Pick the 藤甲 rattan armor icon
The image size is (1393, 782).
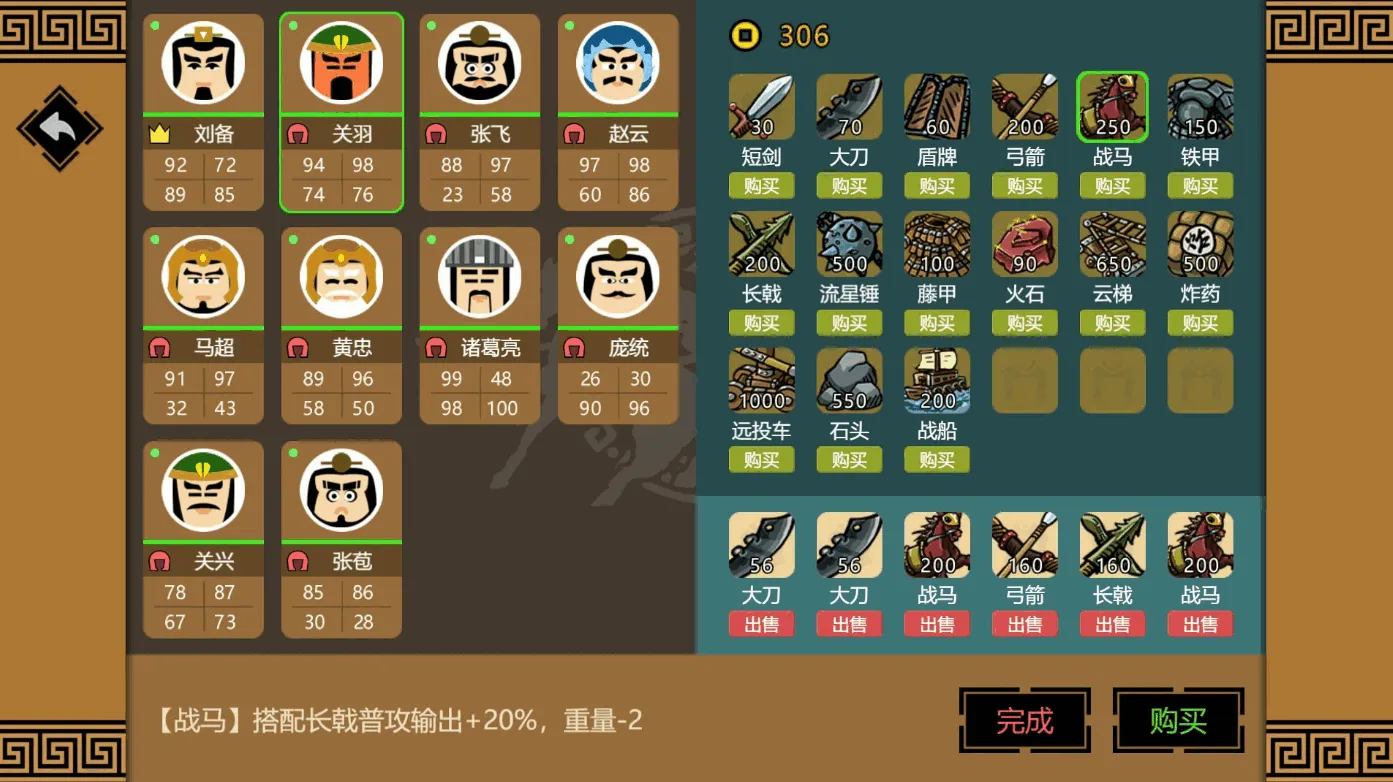936,243
